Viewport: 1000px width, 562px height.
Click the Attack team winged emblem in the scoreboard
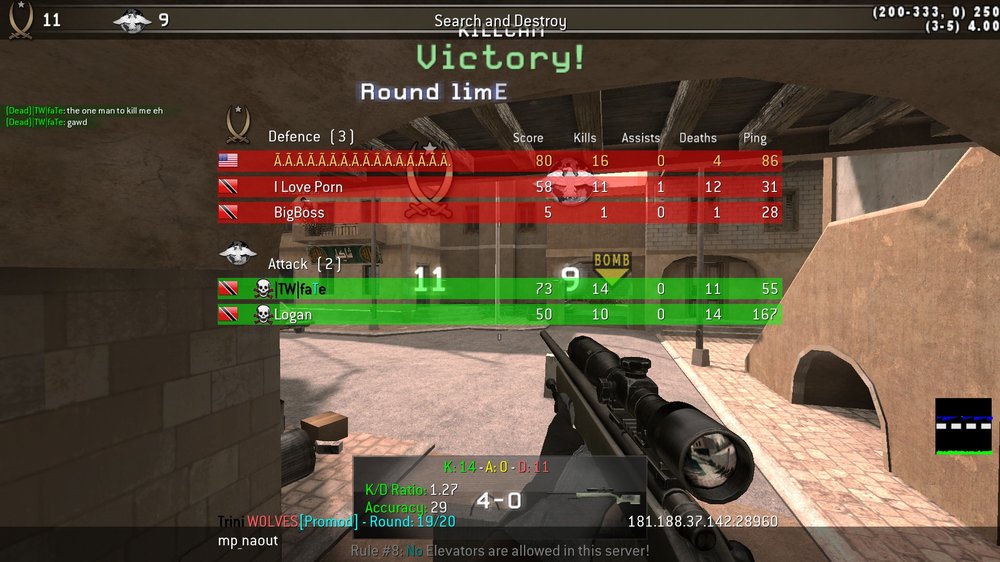click(x=238, y=254)
